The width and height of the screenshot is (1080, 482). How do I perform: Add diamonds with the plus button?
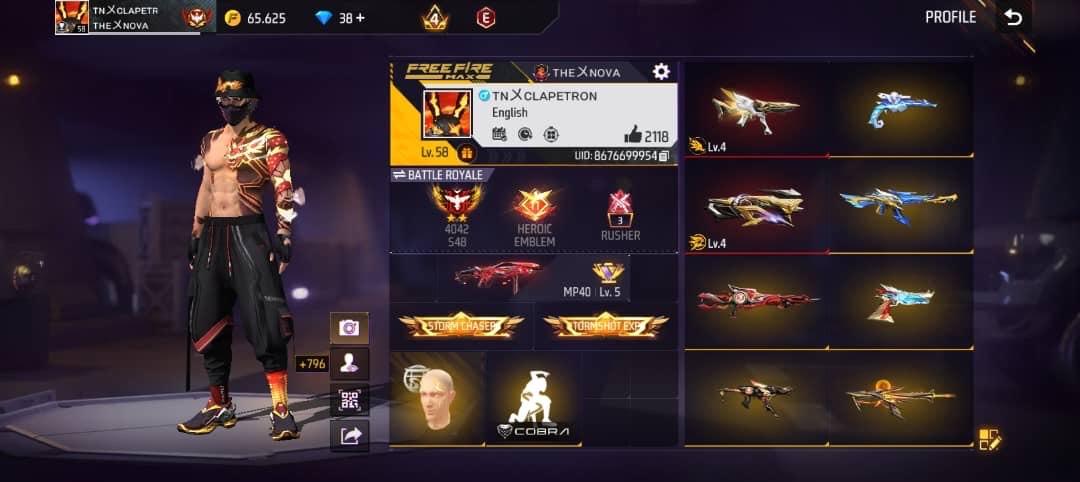pos(359,18)
